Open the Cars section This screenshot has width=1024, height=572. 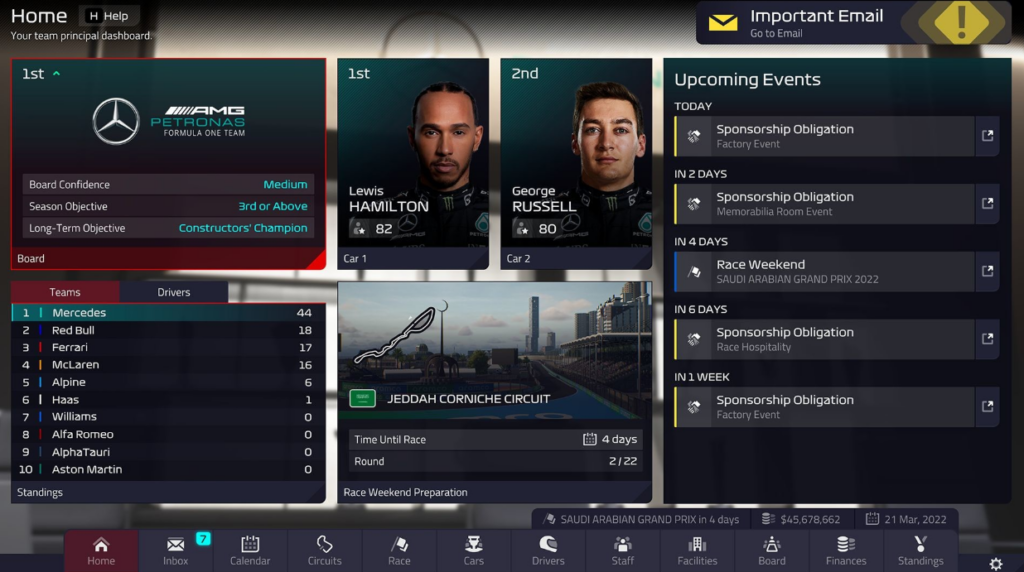[x=474, y=550]
